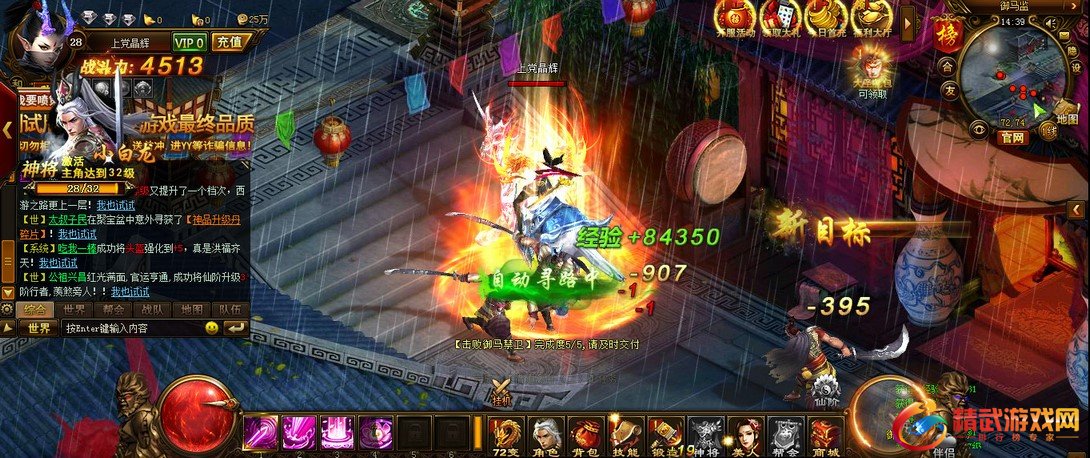Open the 神将 generals menu
This screenshot has height=458, width=1090.
coord(708,436)
